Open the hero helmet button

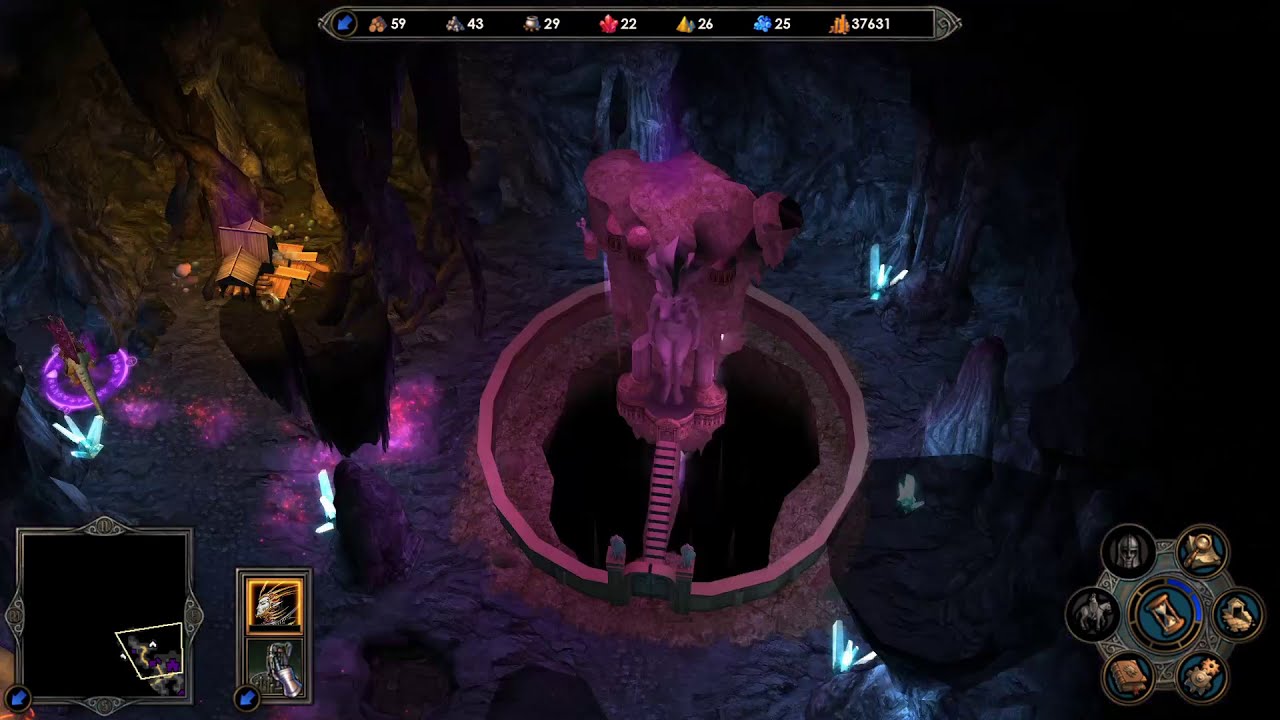click(1128, 551)
